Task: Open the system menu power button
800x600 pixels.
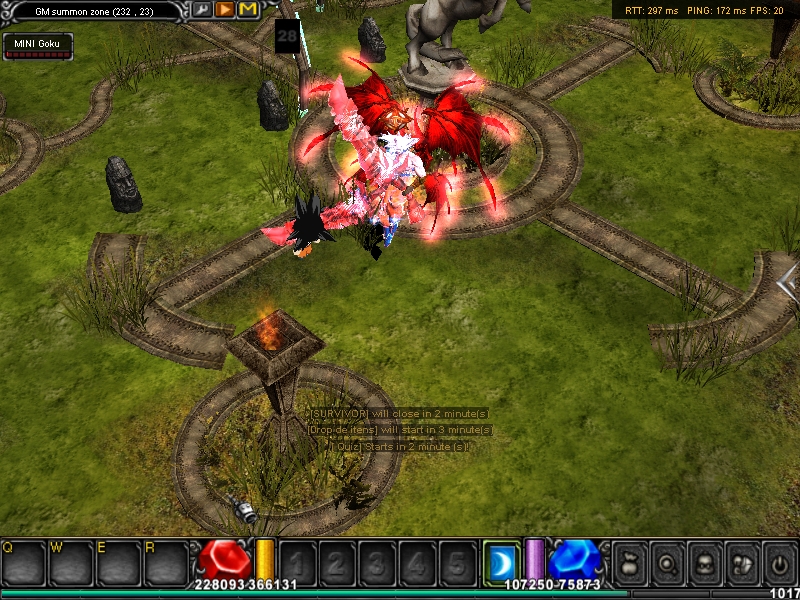Action: [x=779, y=562]
